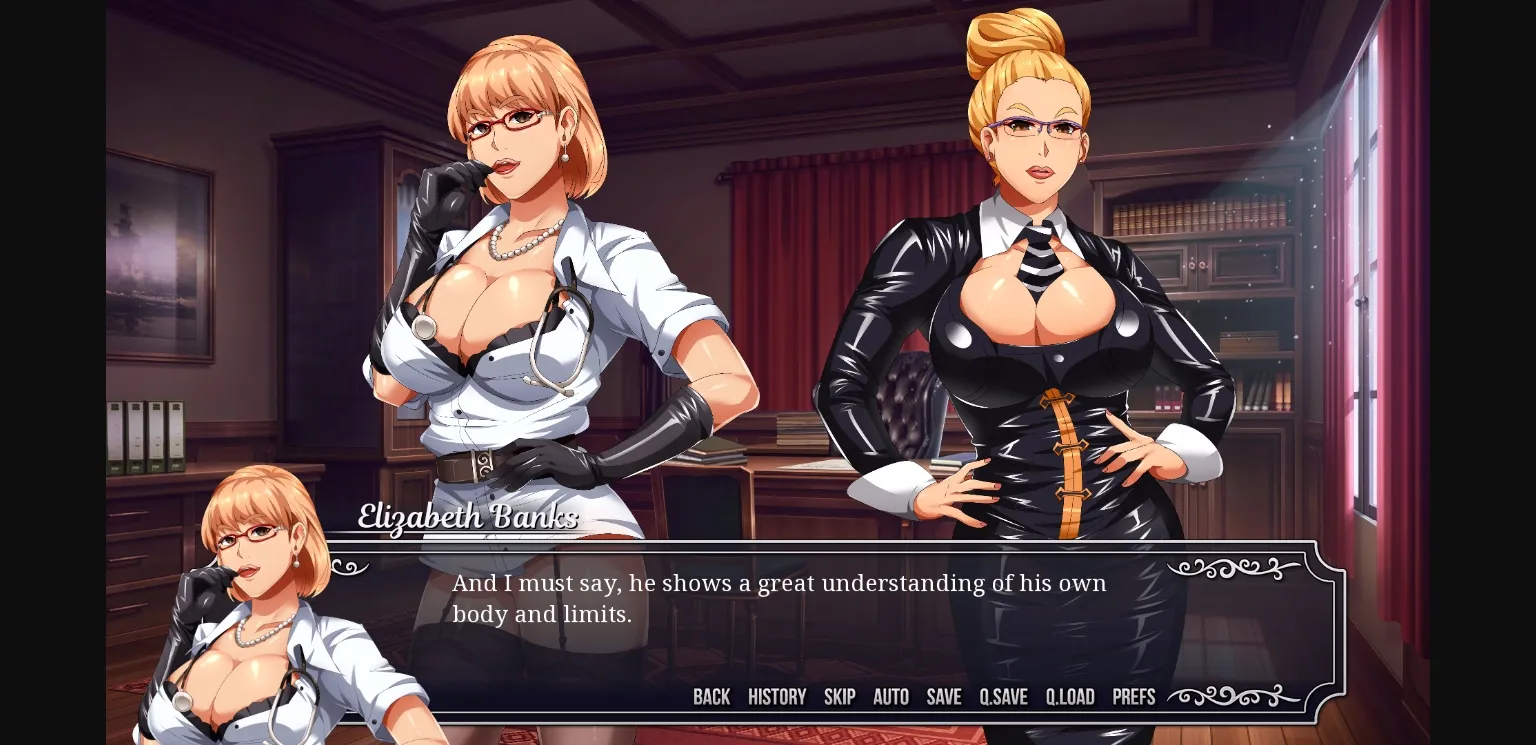Open the PREFS preferences menu
The height and width of the screenshot is (745, 1536).
pos(1134,697)
